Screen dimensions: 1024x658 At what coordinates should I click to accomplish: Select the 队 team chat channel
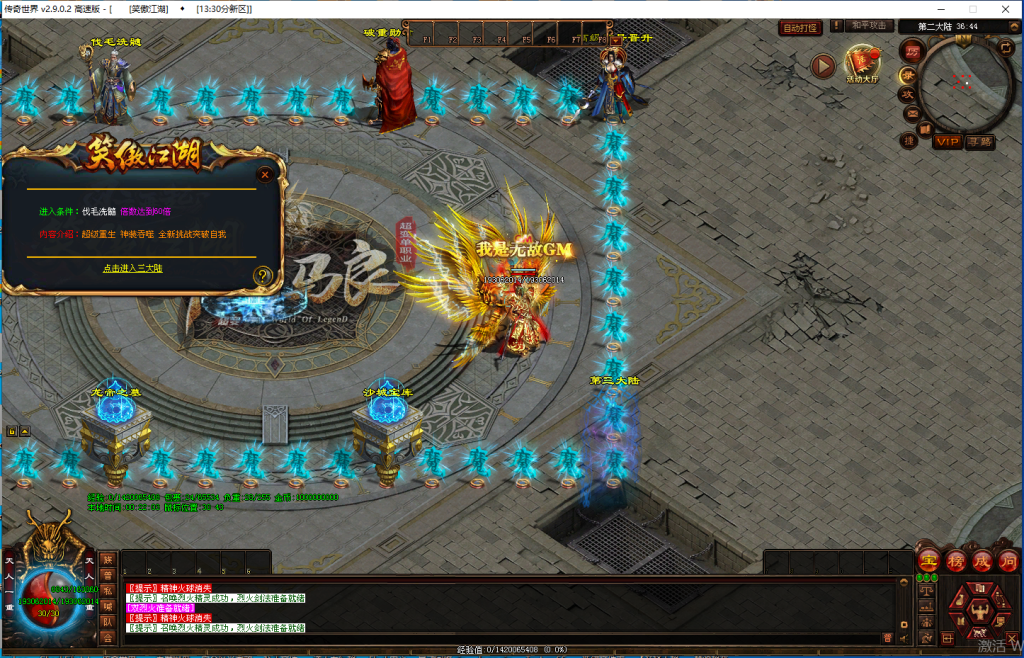(x=107, y=621)
